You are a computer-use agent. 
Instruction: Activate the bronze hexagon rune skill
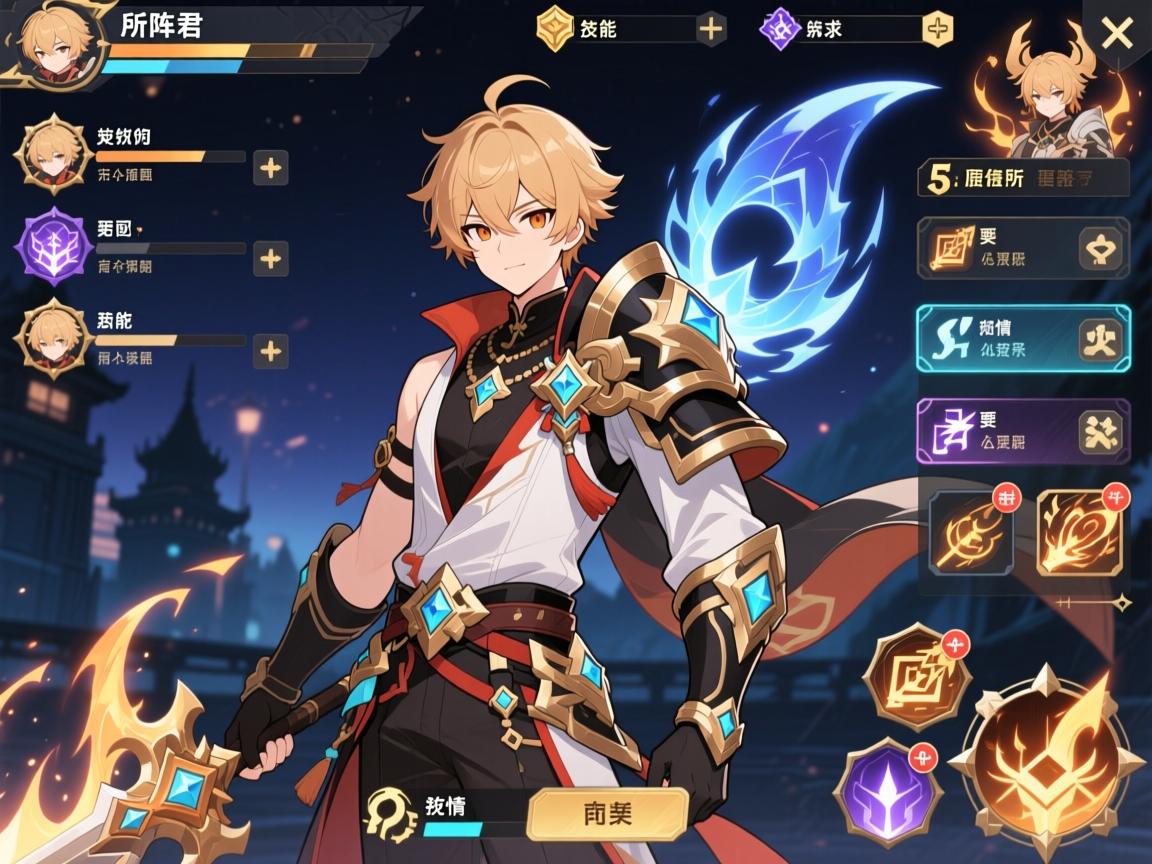point(916,679)
